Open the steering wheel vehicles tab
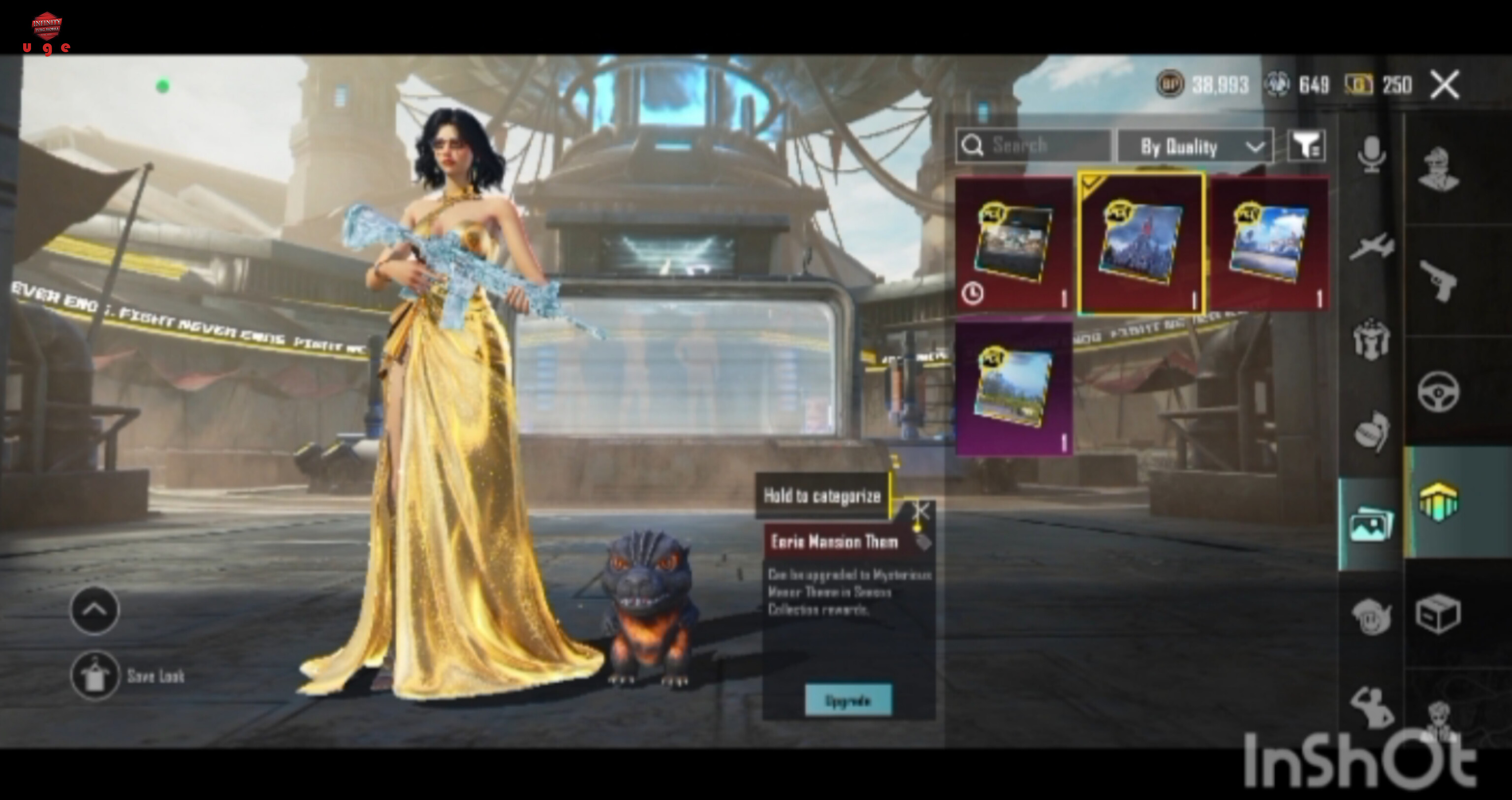The width and height of the screenshot is (1512, 800). 1438,392
